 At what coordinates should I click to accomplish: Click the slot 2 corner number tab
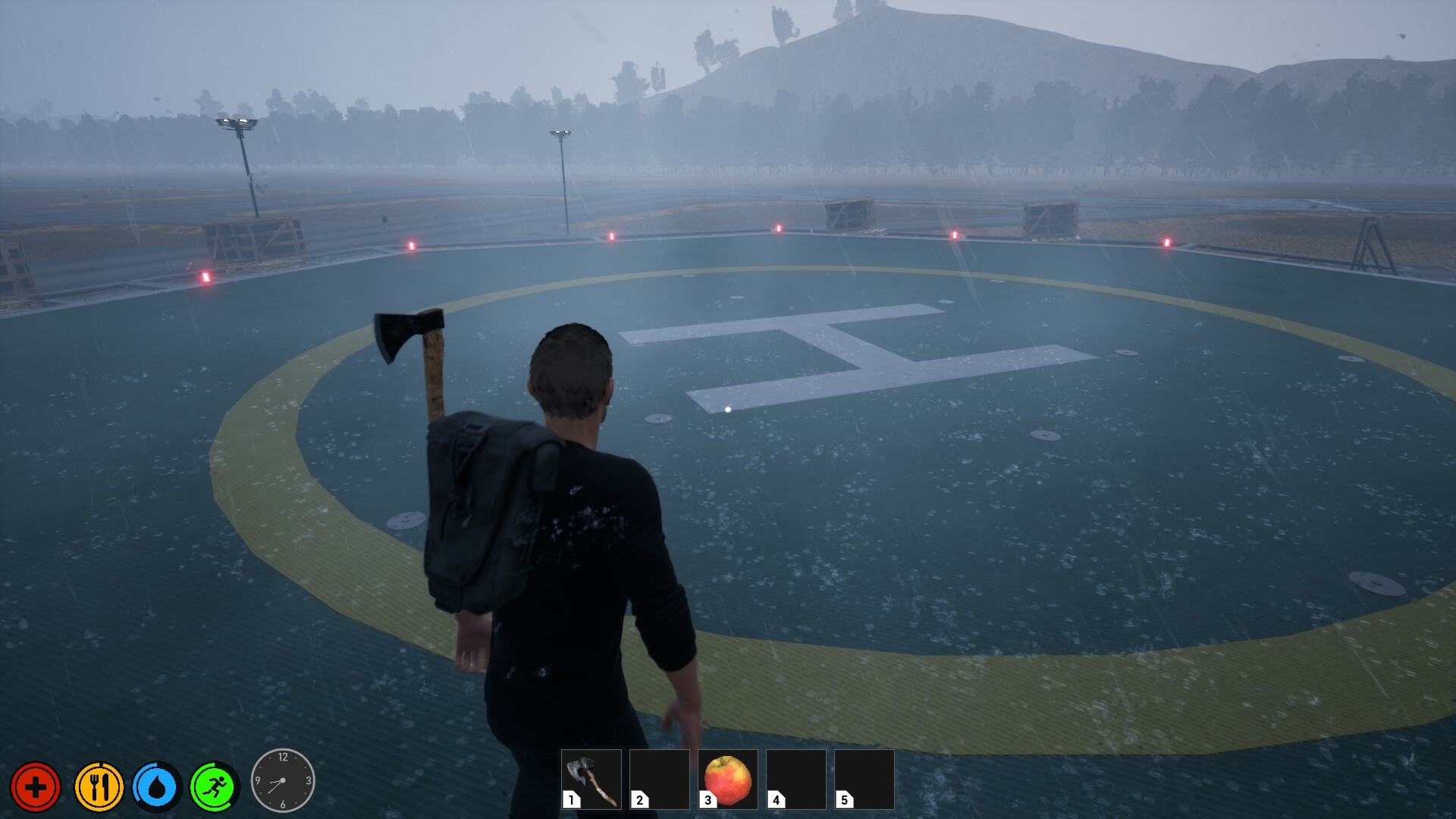pyautogui.click(x=642, y=800)
